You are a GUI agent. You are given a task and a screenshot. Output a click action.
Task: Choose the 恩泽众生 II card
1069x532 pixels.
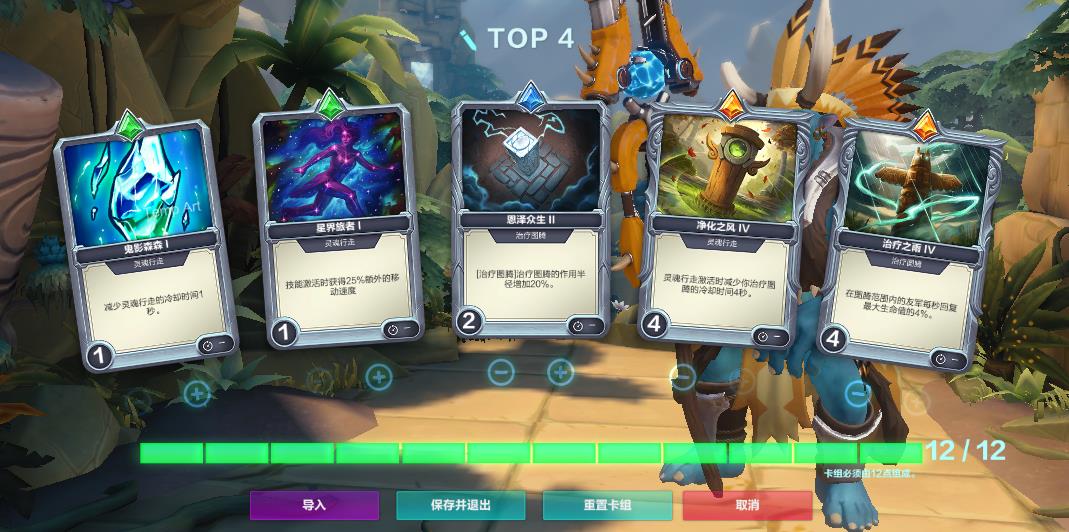pos(530,215)
